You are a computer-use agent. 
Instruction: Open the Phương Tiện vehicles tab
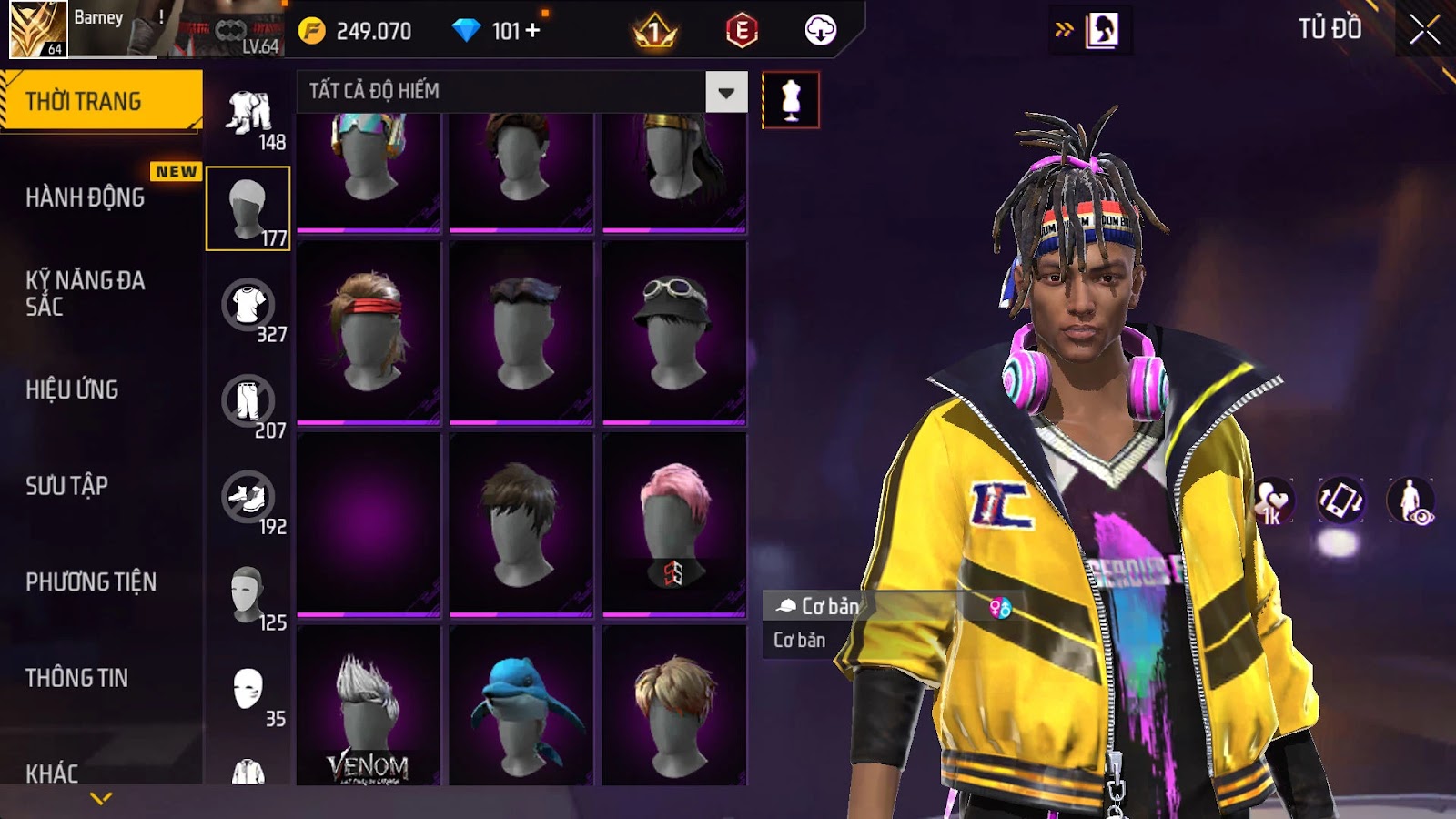click(x=91, y=581)
